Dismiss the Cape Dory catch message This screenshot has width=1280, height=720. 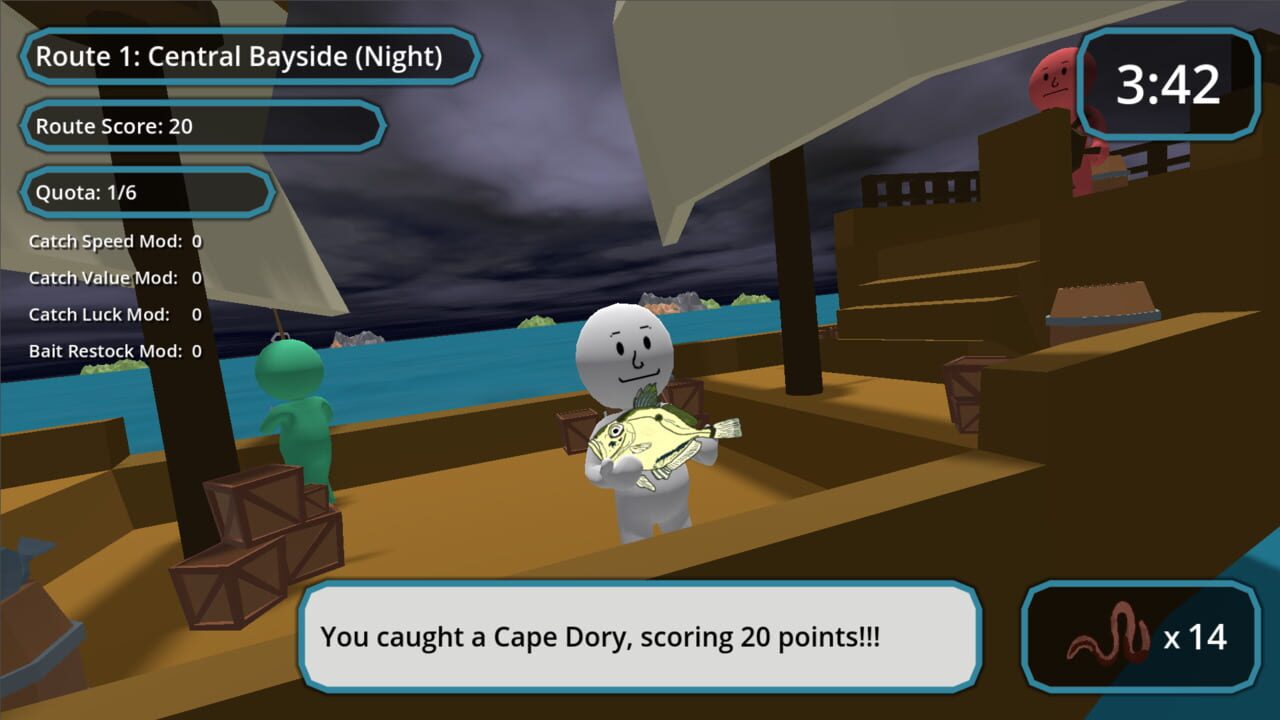click(x=640, y=637)
